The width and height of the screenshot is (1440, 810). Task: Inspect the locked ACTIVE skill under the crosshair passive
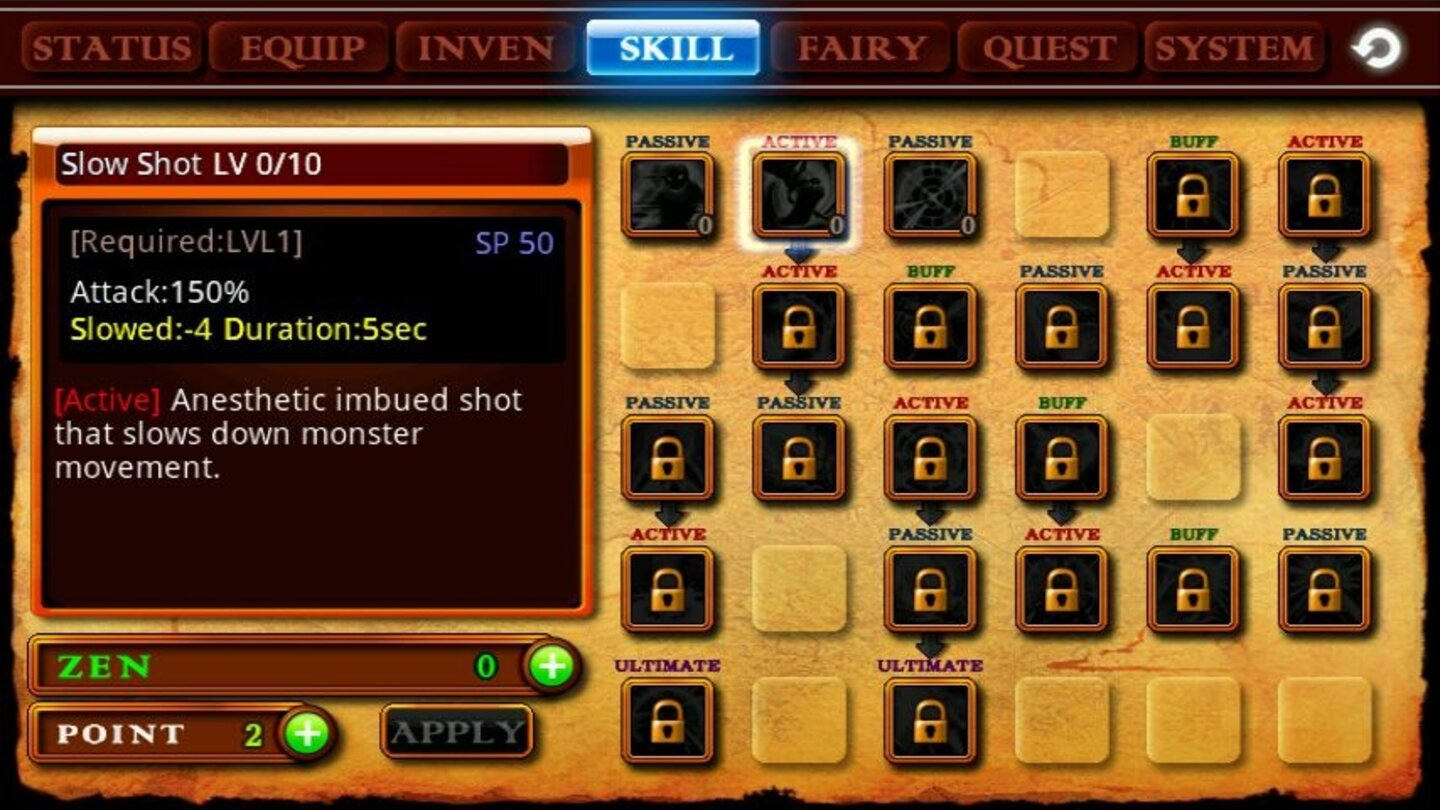[931, 458]
